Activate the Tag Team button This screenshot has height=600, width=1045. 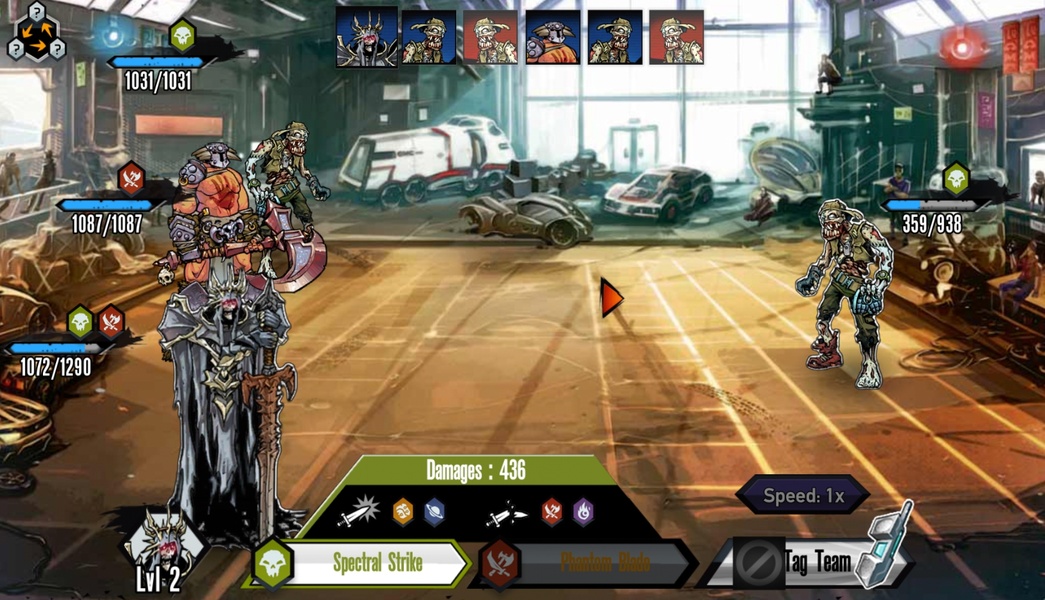point(816,562)
